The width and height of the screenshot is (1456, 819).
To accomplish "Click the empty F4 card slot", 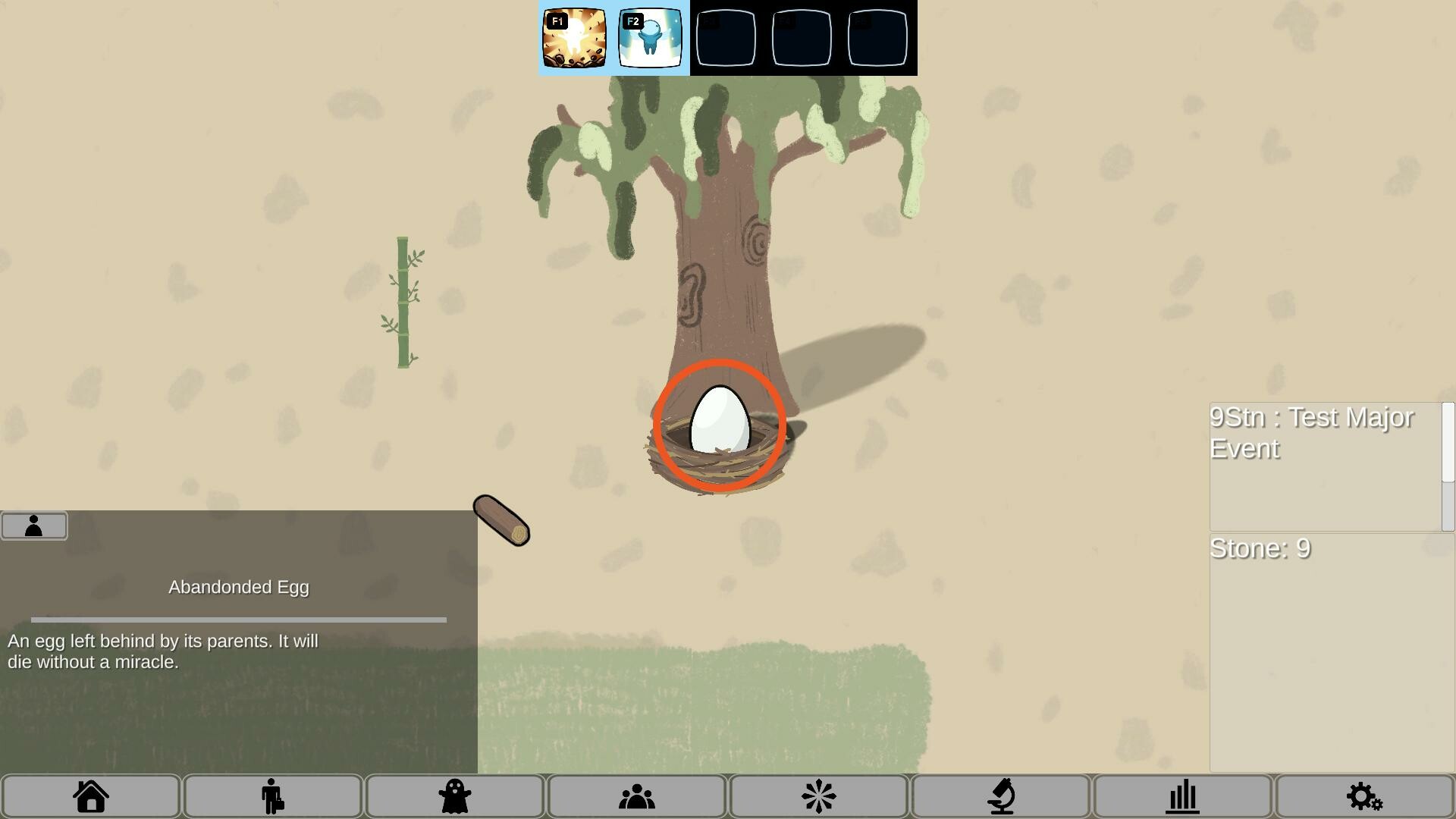I will [801, 38].
